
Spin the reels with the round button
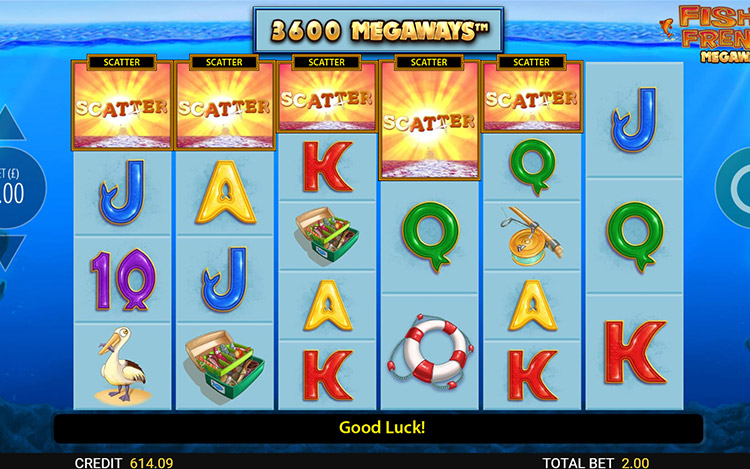tap(737, 187)
